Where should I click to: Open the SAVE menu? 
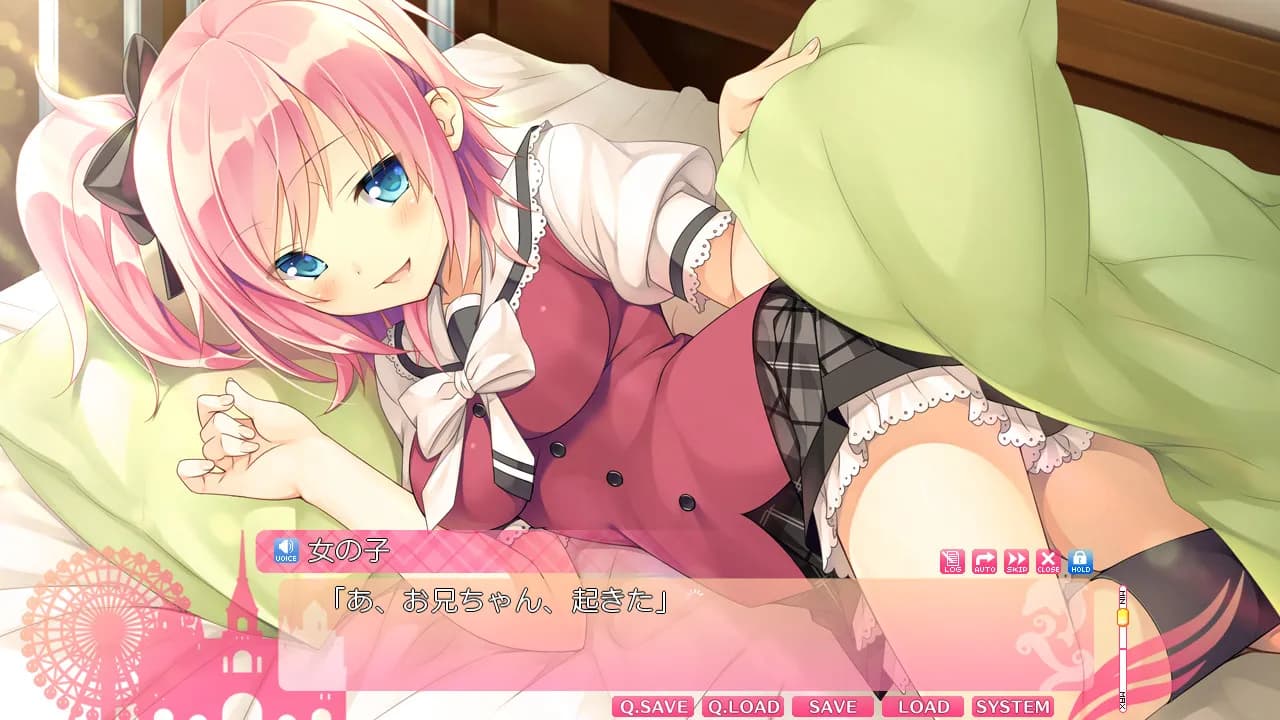pos(832,707)
